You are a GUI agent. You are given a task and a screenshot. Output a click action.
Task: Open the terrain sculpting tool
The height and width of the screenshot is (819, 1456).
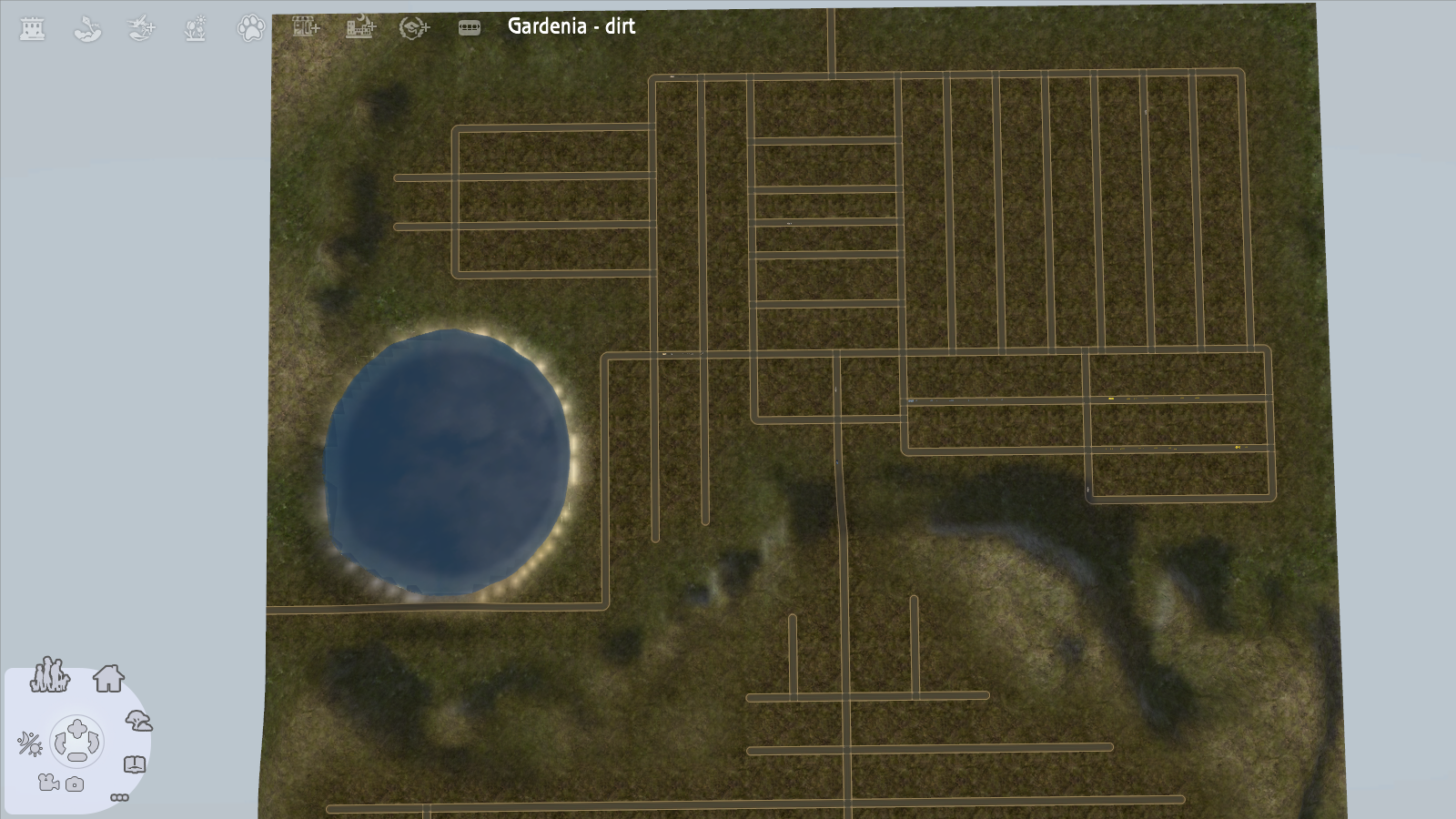tap(86, 27)
